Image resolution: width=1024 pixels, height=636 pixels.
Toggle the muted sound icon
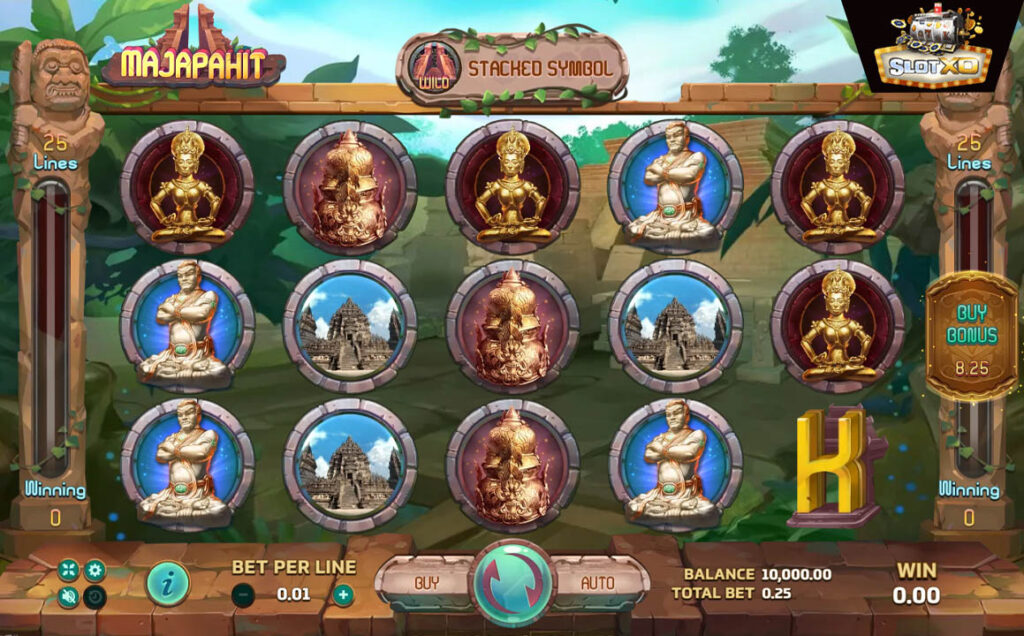[68, 597]
